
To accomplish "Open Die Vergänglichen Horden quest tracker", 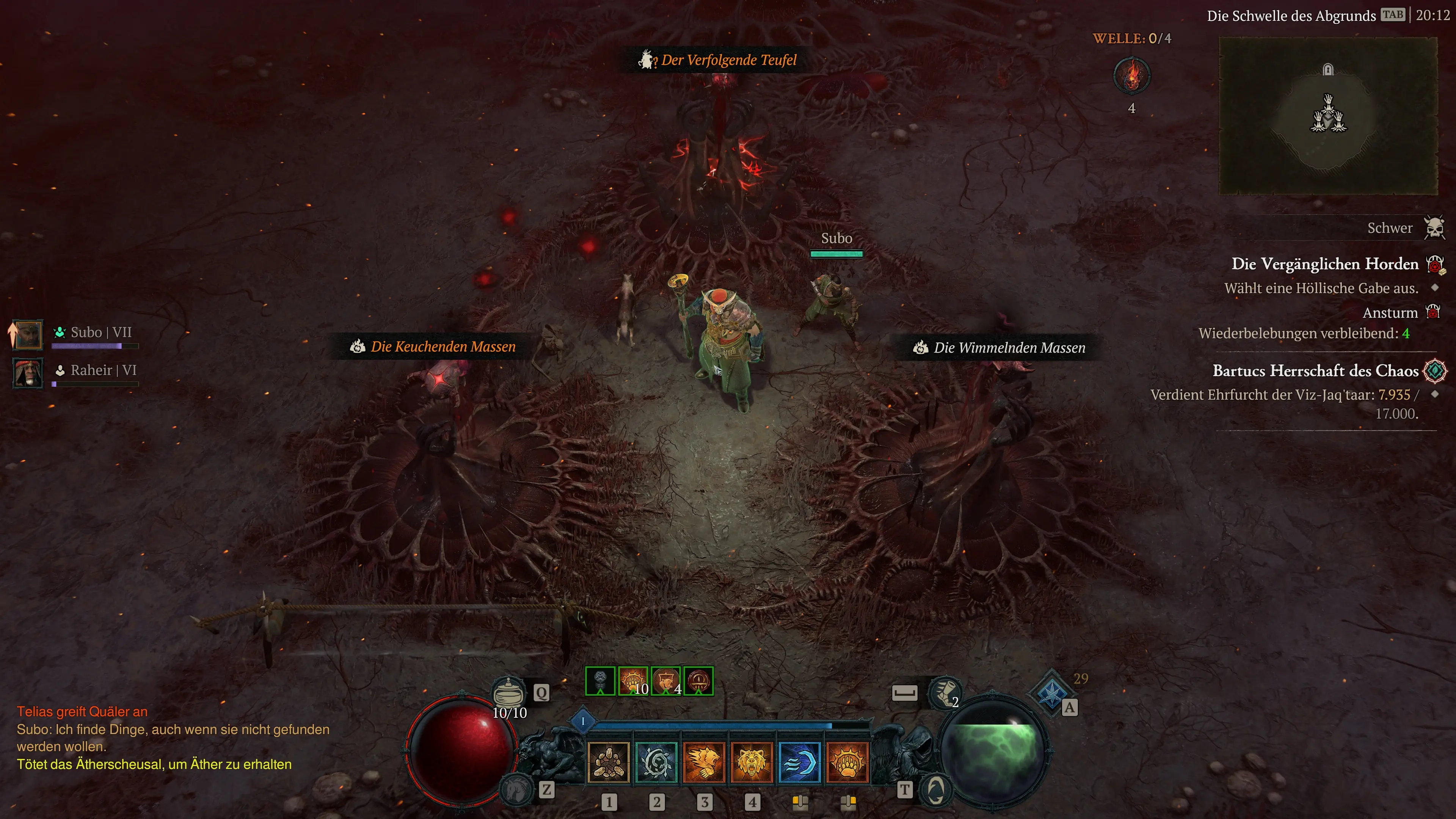I will pos(1324,264).
